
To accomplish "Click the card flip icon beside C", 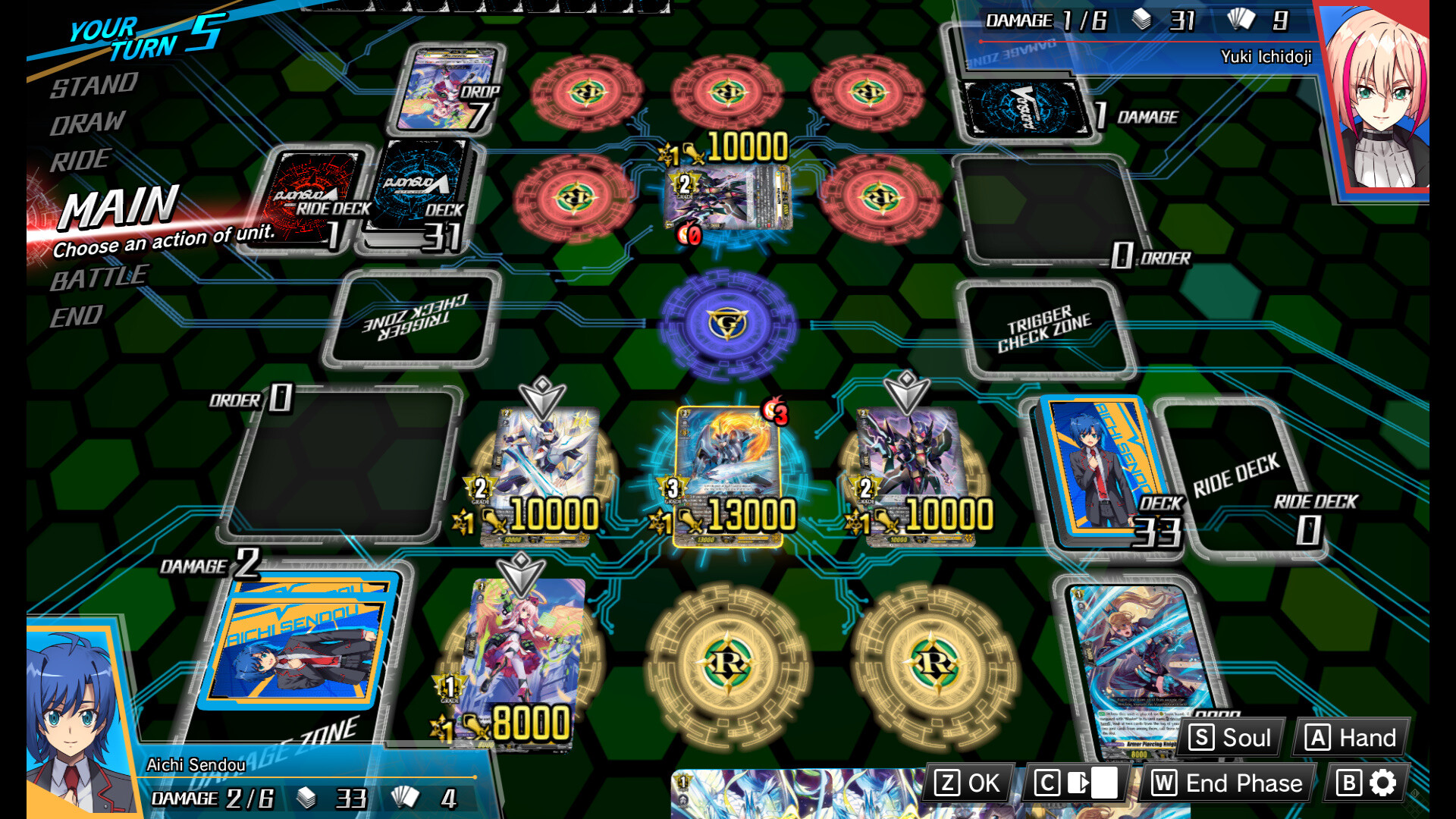I will 1084,783.
